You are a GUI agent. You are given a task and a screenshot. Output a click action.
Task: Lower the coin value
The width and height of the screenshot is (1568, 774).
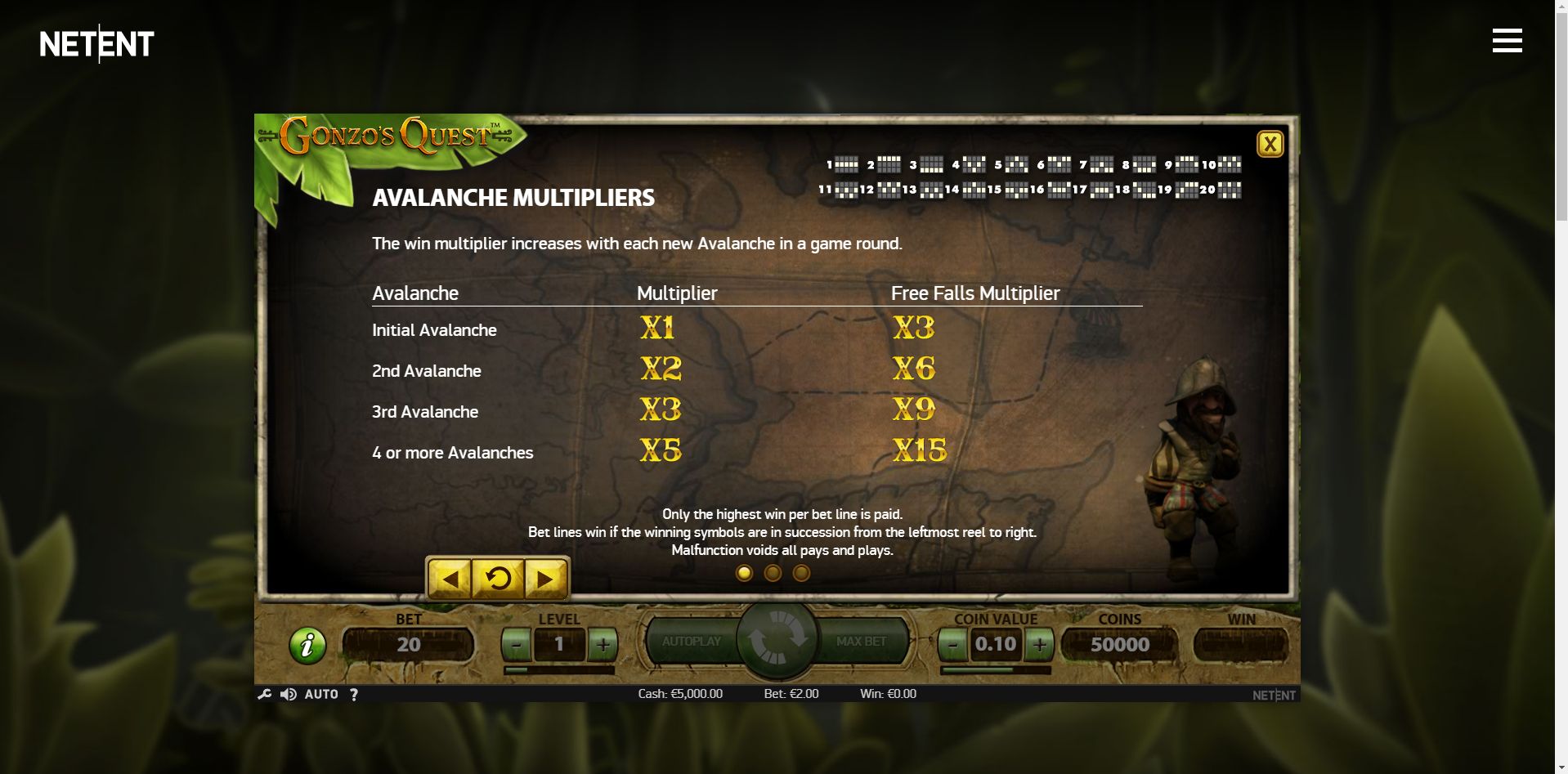pos(952,645)
